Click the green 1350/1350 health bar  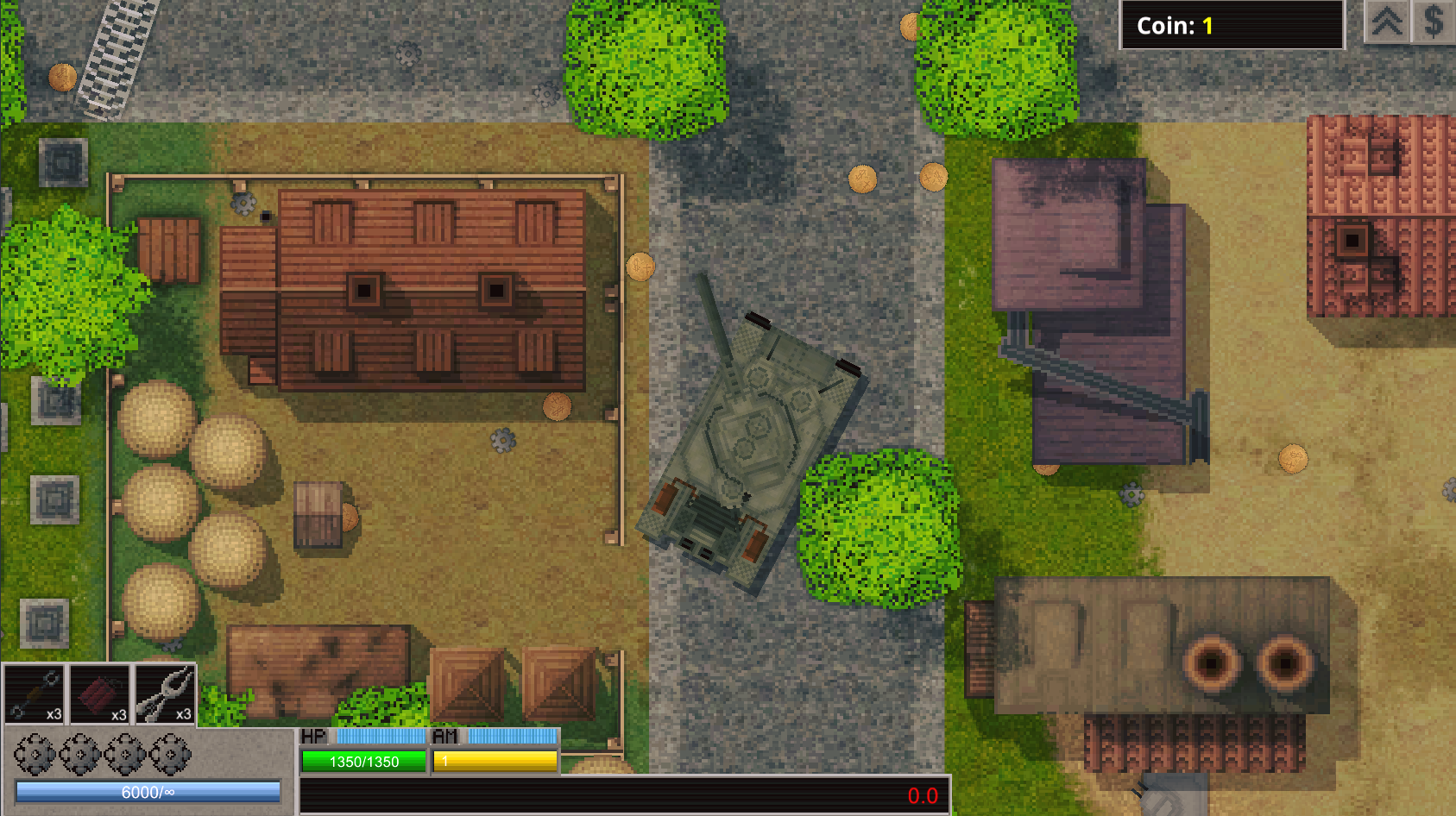(362, 762)
